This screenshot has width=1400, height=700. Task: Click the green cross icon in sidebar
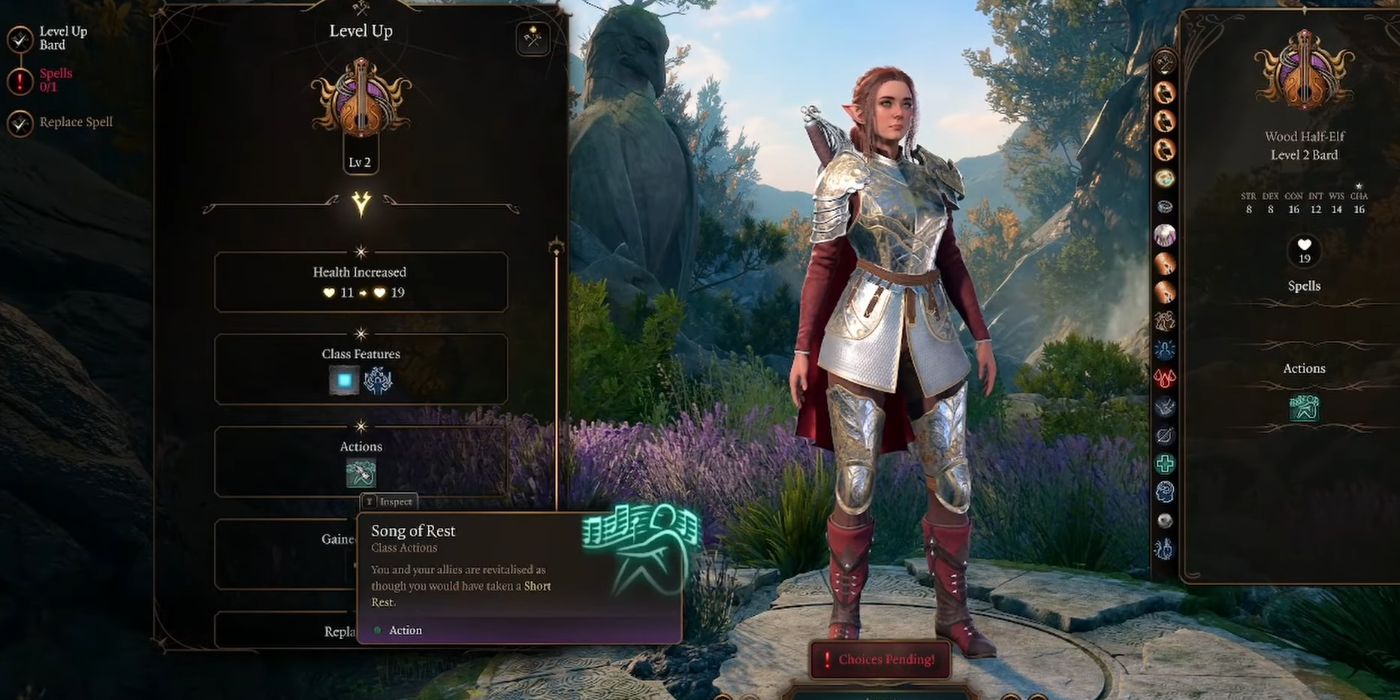(x=1165, y=464)
